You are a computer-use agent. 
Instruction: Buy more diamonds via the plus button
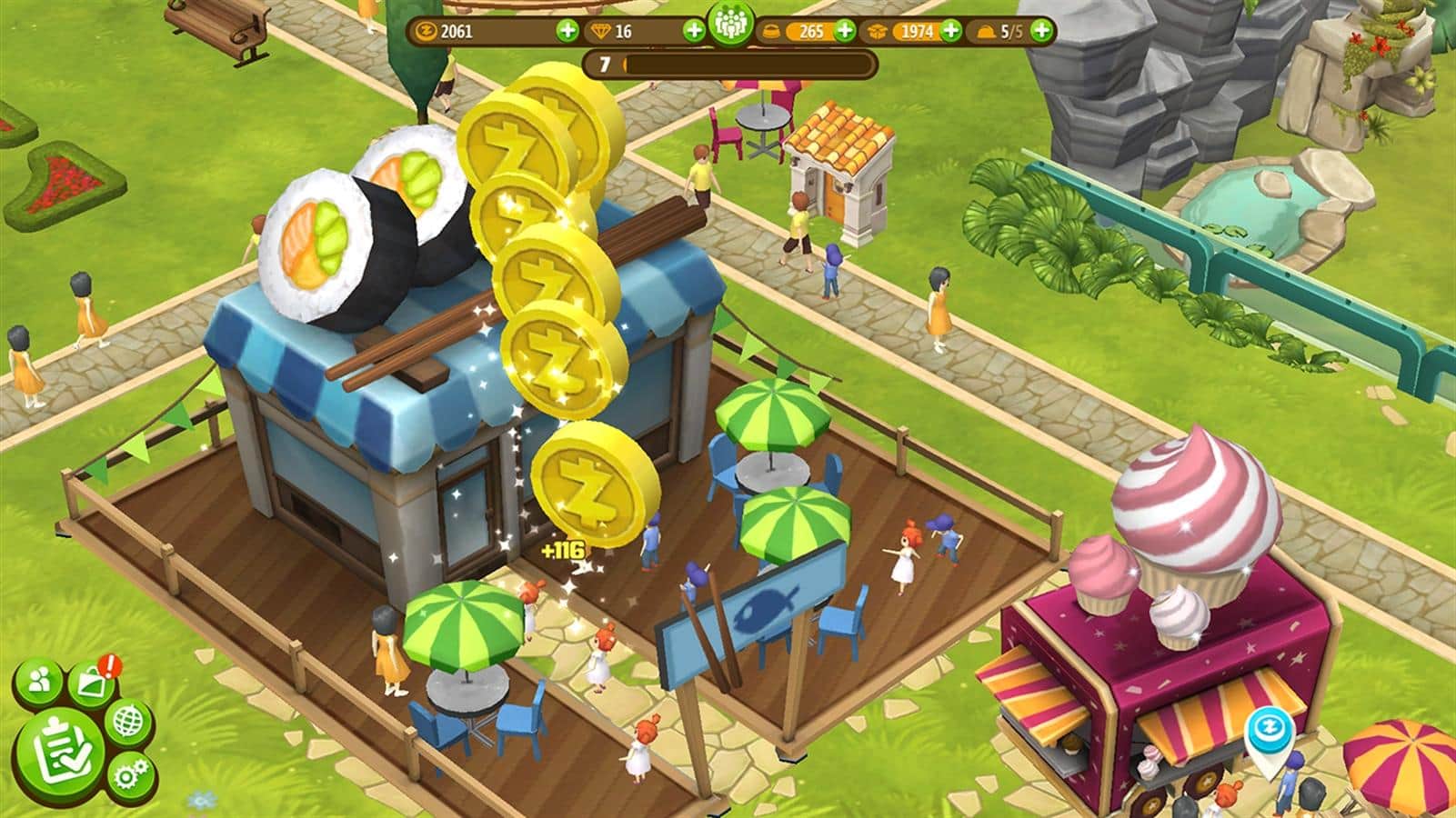[x=694, y=31]
